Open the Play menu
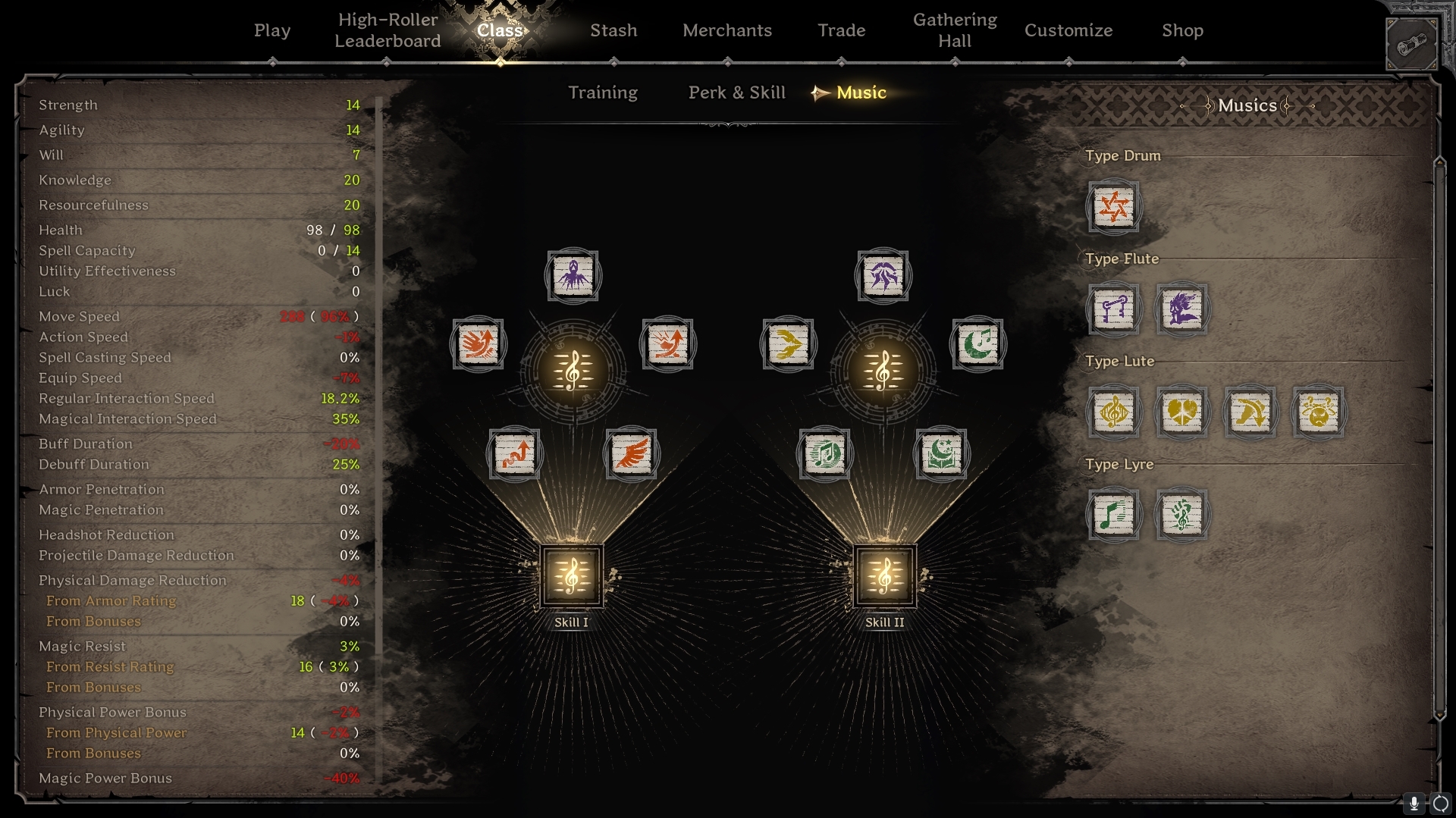The height and width of the screenshot is (818, 1456). pos(272,30)
